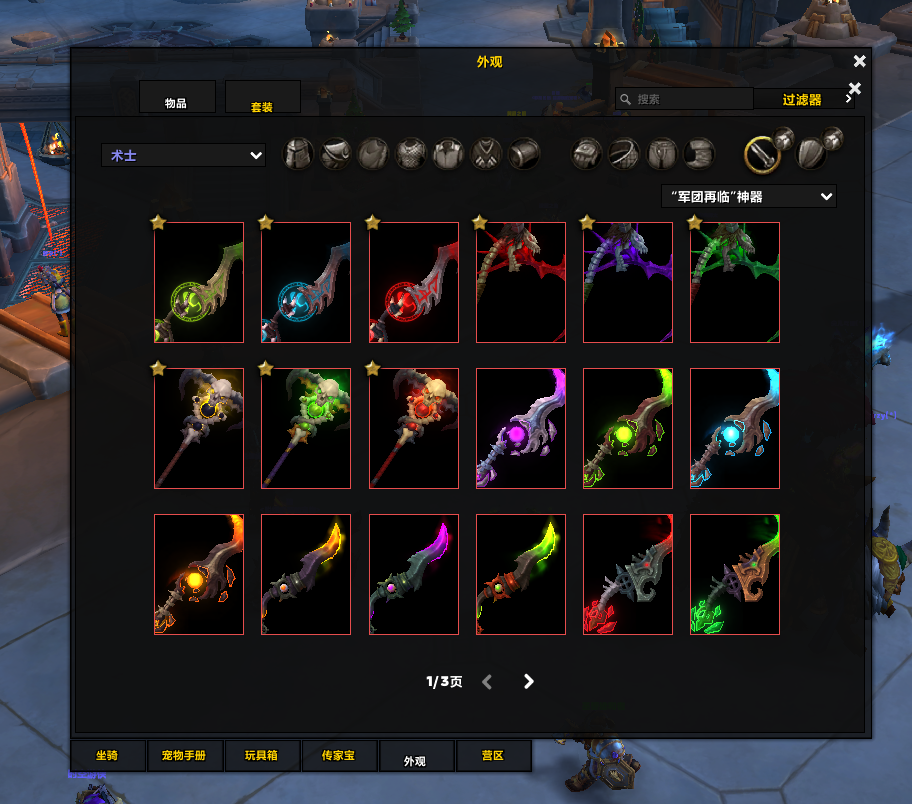Open the "军团再临"神器 weapon category dropdown
912x804 pixels.
[749, 196]
